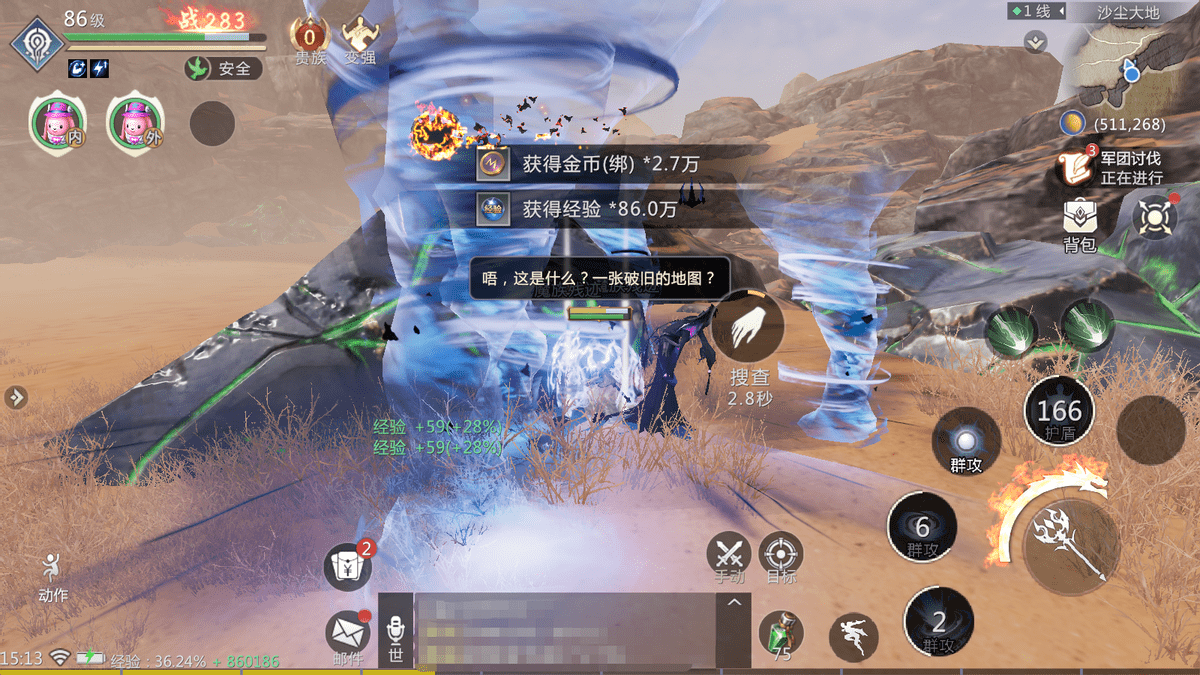Viewport: 1200px width, 675px height.
Task: Open the 邮件 mail inbox
Action: click(347, 634)
